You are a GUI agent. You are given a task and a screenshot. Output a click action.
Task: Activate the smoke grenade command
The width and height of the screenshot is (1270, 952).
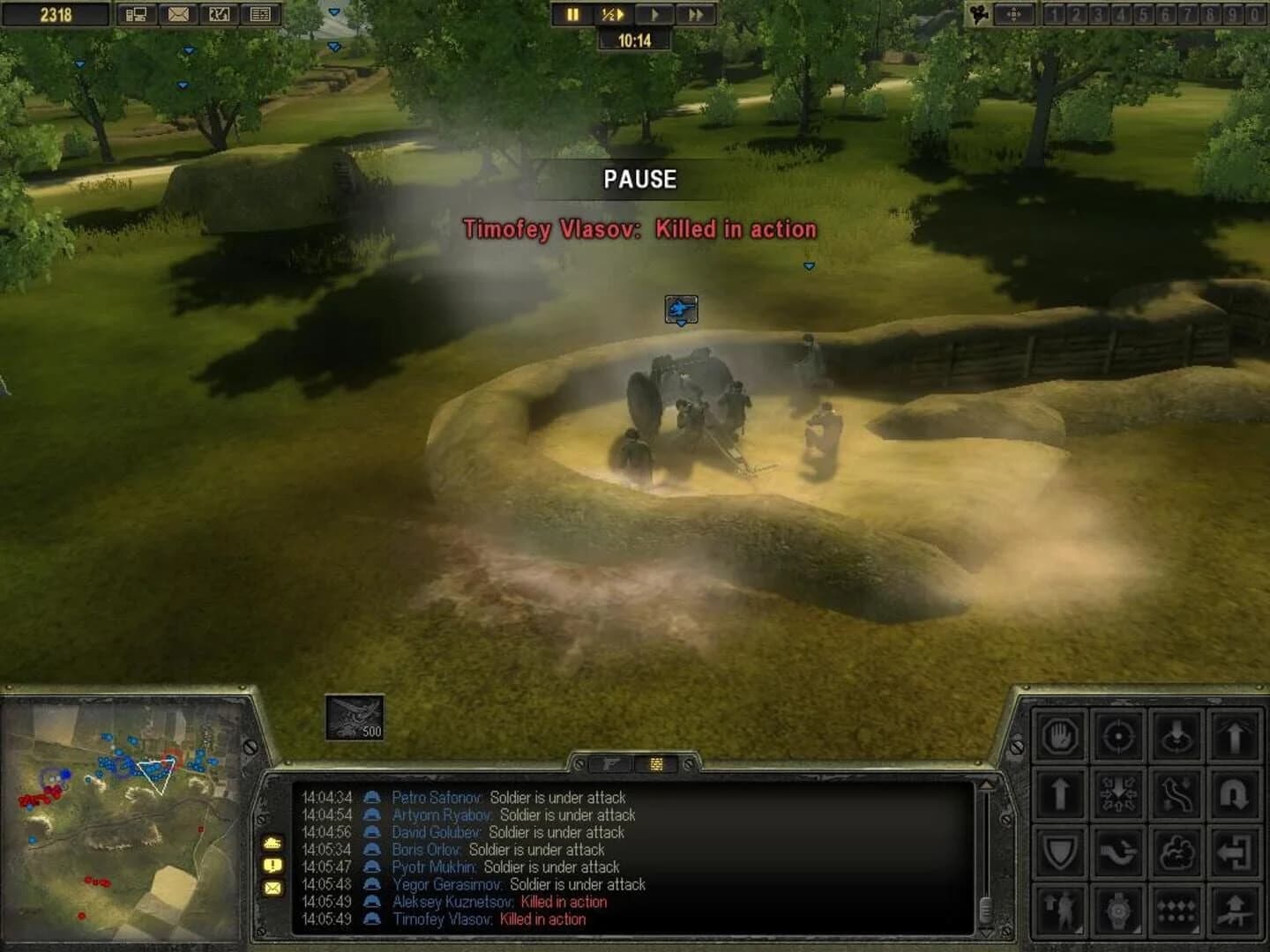coord(1177,852)
